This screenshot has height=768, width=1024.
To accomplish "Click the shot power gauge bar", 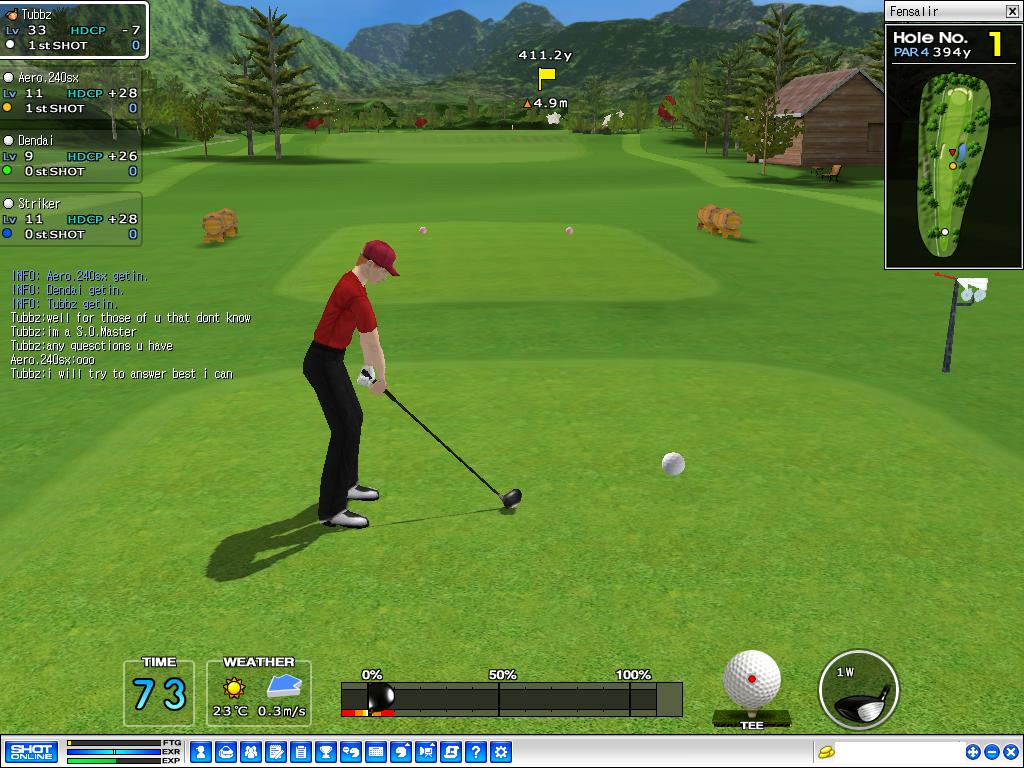I will 511,699.
